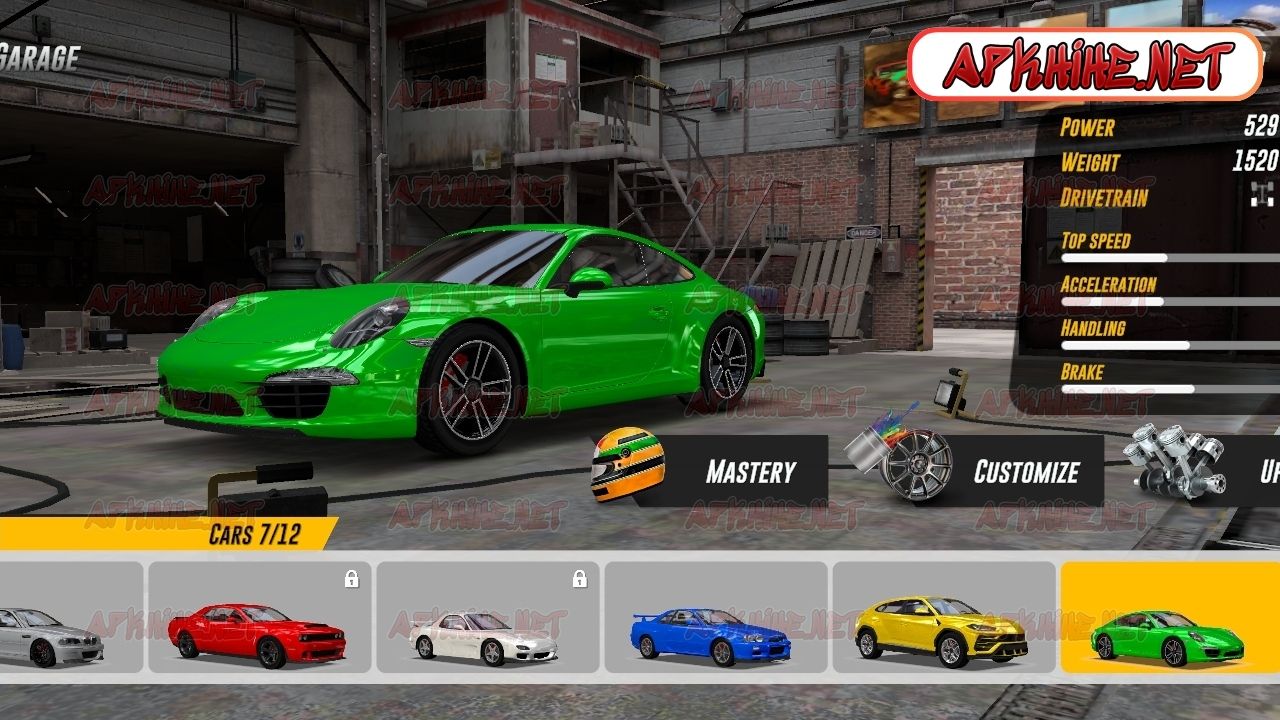Select the silver BMW car thumbnail
Screen dimensions: 1280x720
(68, 617)
